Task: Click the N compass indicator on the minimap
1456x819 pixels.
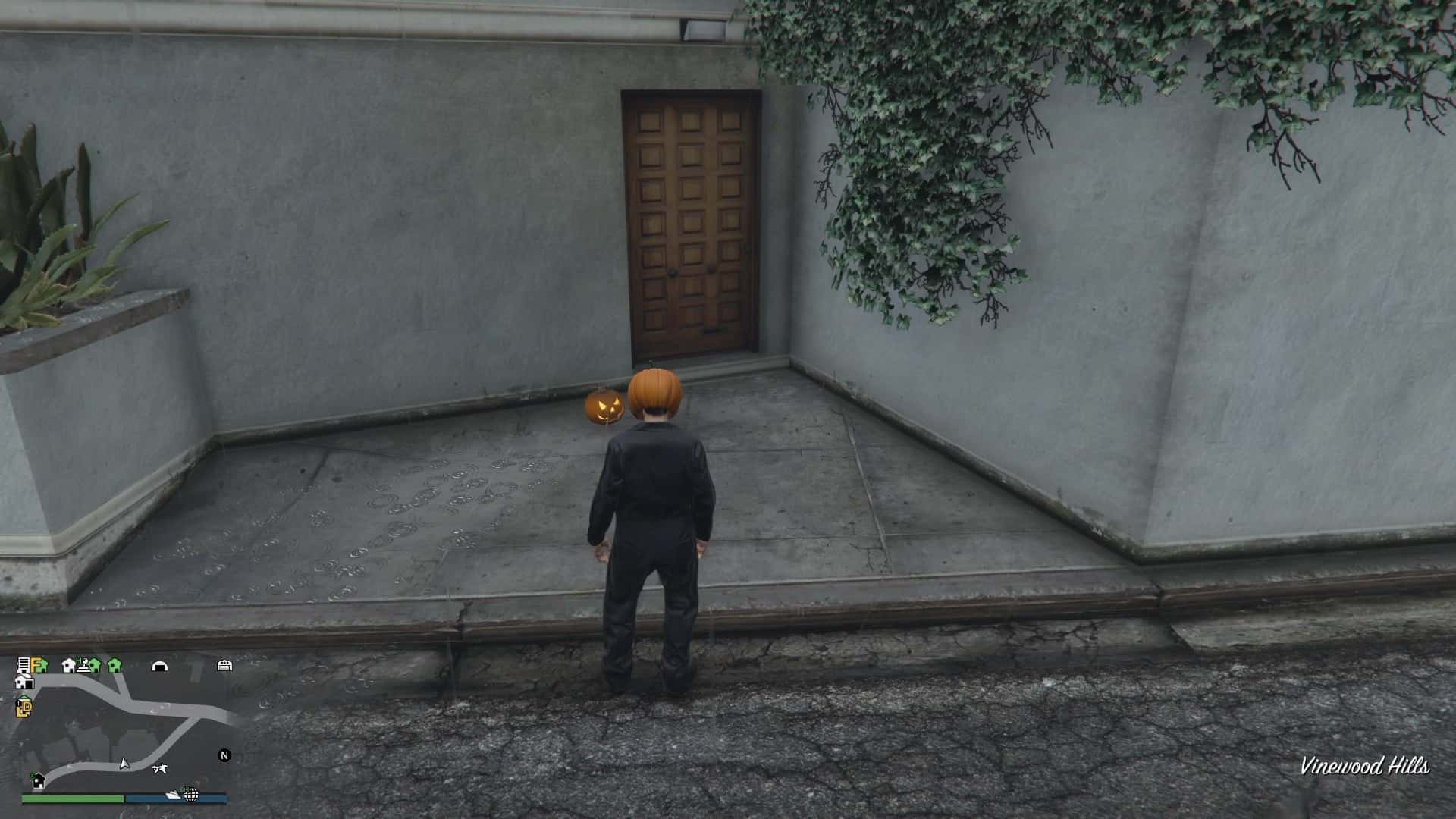Action: point(224,755)
